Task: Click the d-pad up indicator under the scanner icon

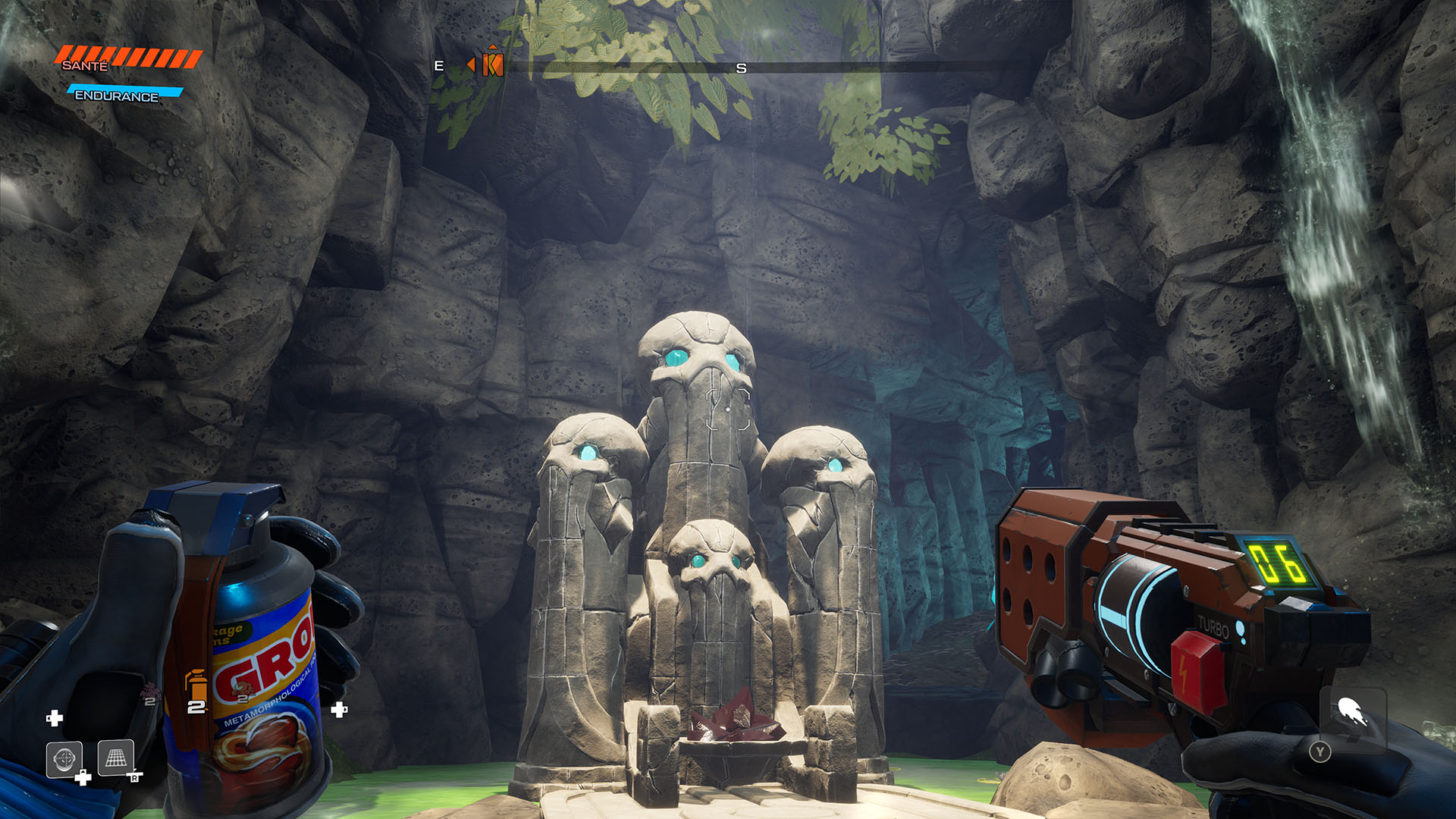Action: pos(83,777)
